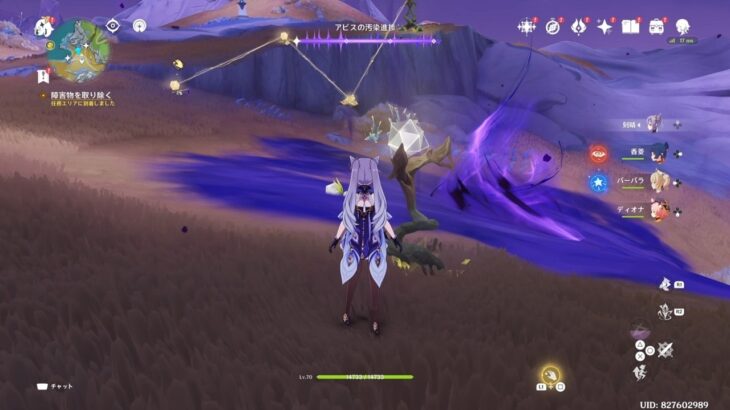Open the wish star icon
The height and width of the screenshot is (410, 730).
pos(527,27)
